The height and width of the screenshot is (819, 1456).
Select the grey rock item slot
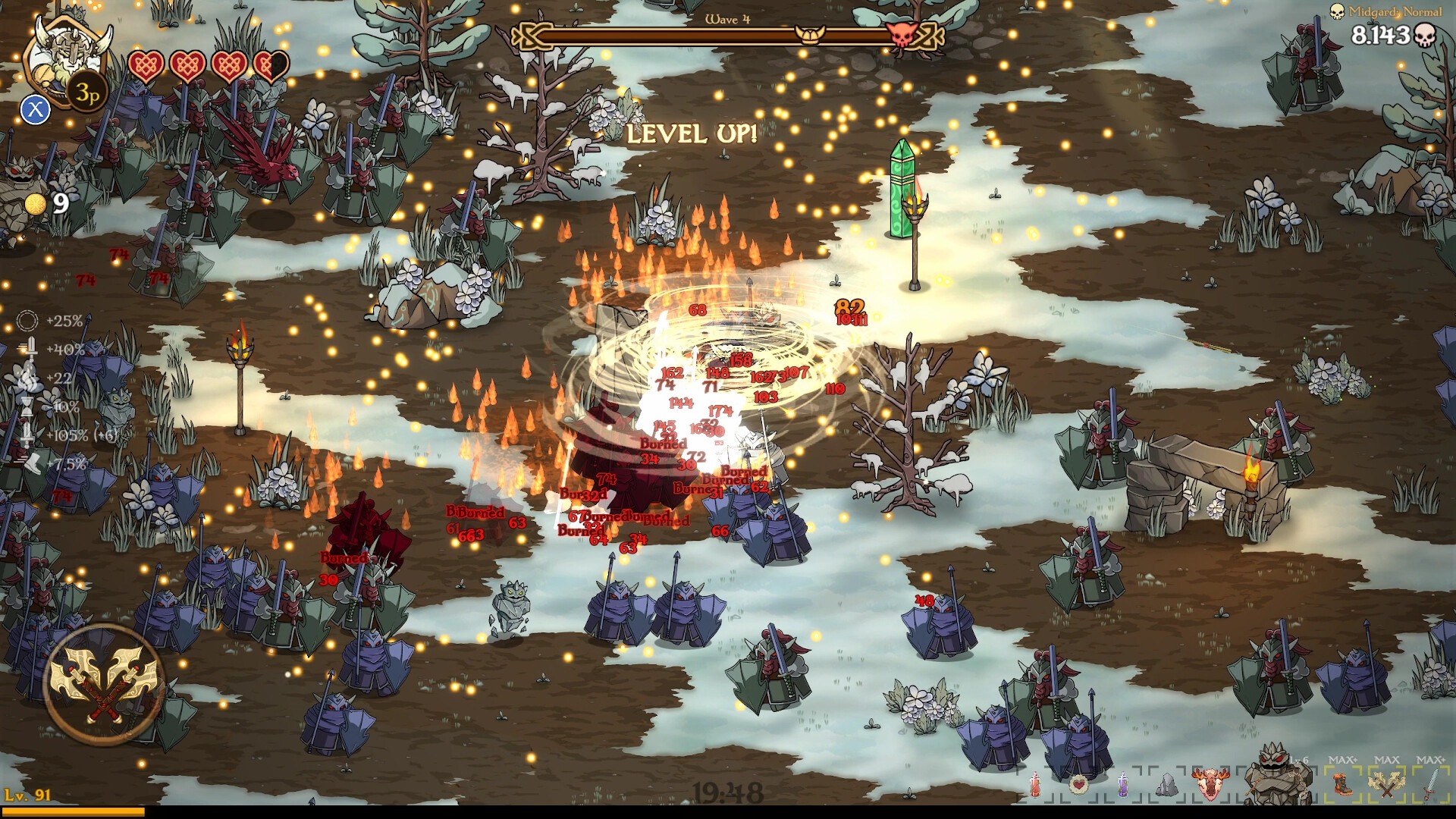(1166, 786)
